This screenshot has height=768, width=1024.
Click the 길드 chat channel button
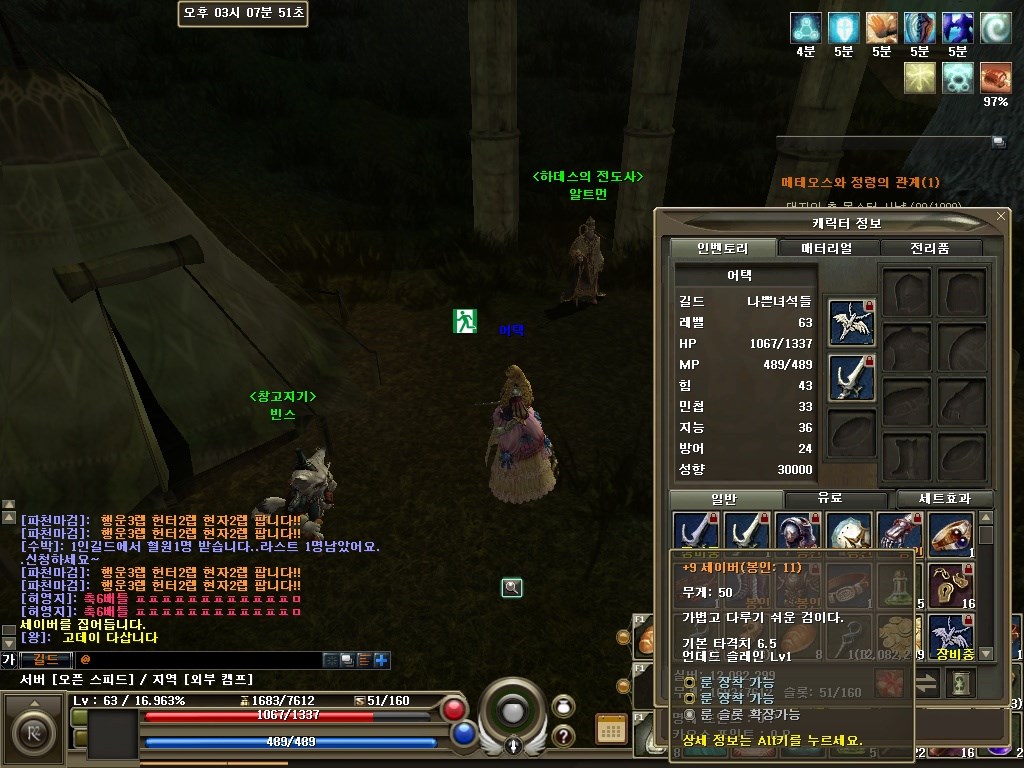[46, 660]
